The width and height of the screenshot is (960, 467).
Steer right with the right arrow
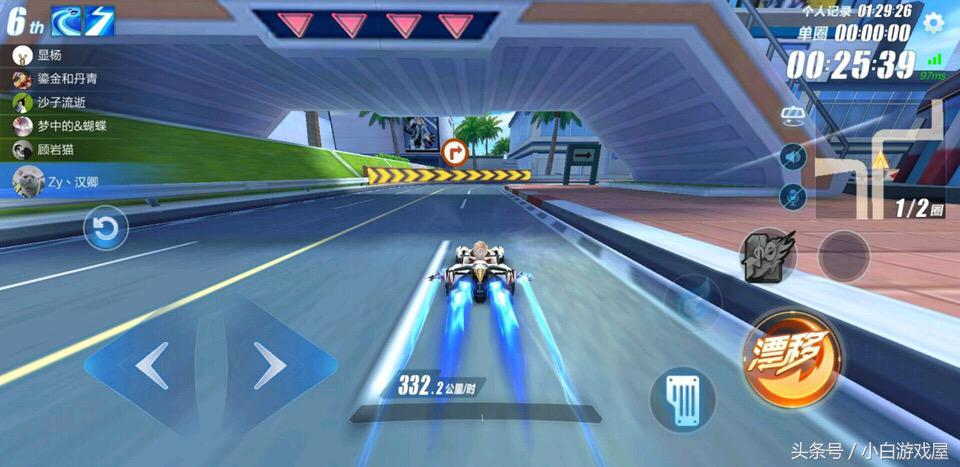point(270,366)
